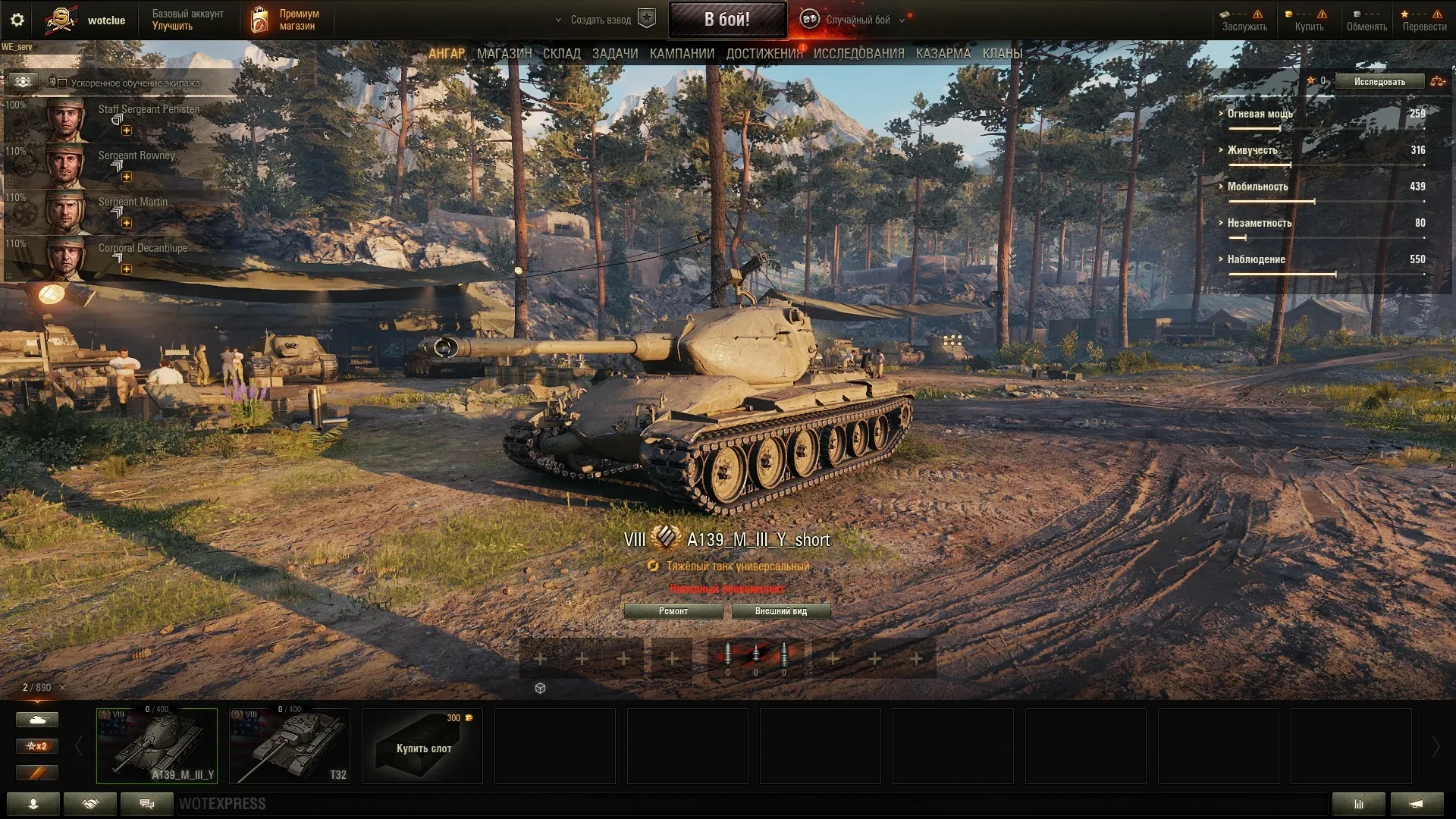Open the КЛАНЫ tab
The height and width of the screenshot is (819, 1456).
pyautogui.click(x=1002, y=54)
